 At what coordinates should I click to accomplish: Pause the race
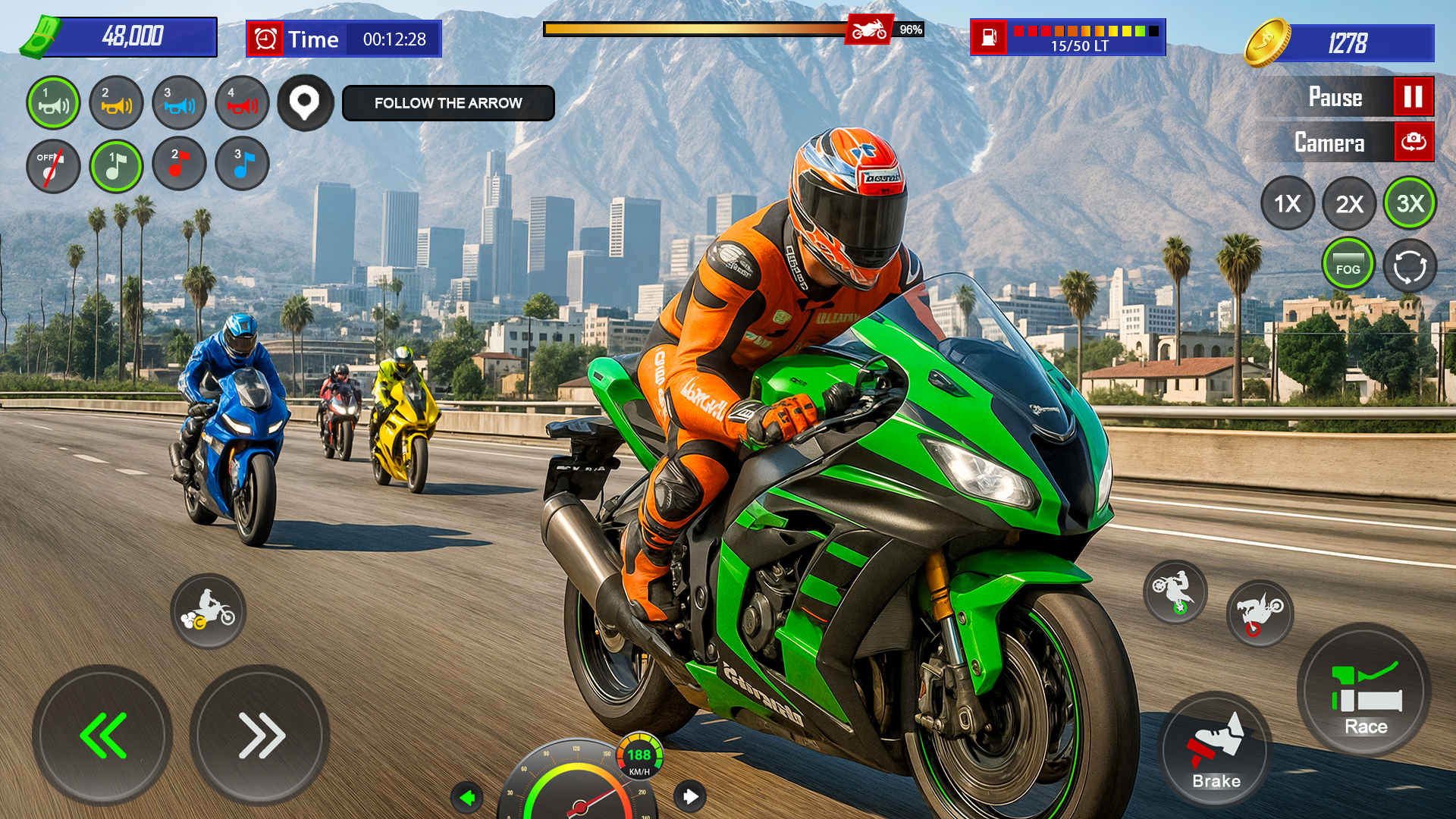1413,97
